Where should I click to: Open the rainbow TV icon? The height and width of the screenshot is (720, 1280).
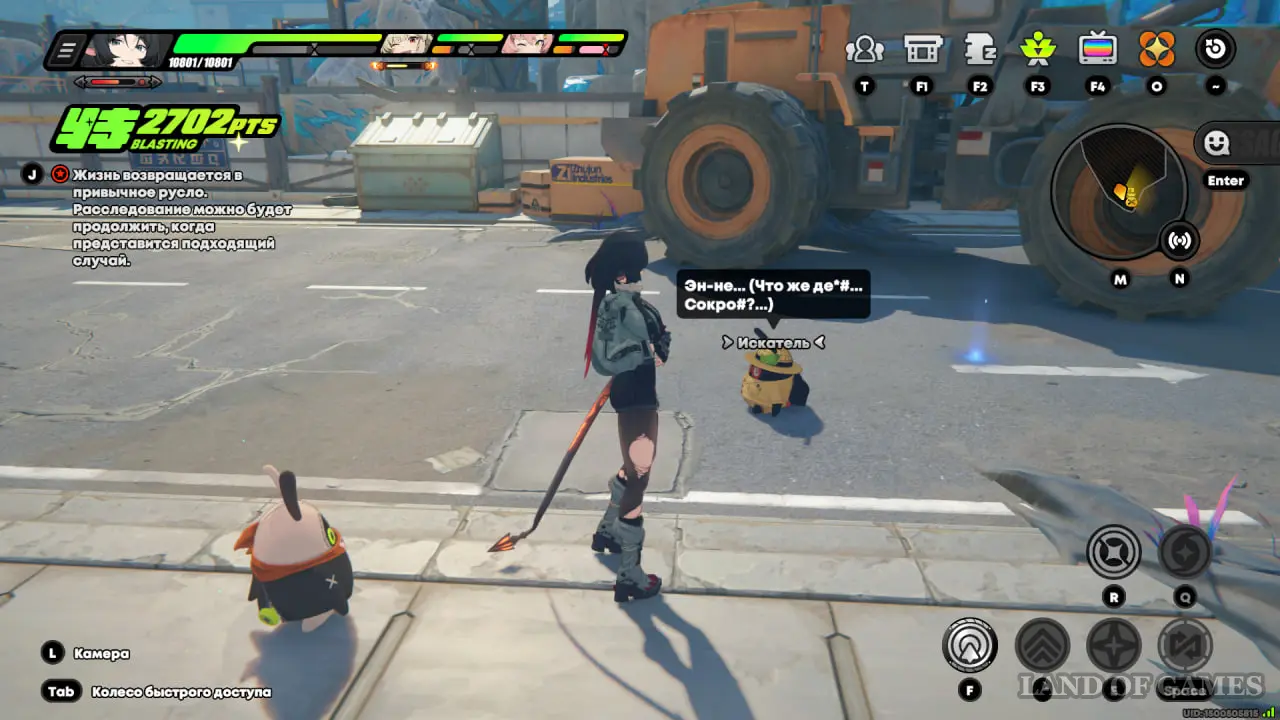pos(1097,49)
